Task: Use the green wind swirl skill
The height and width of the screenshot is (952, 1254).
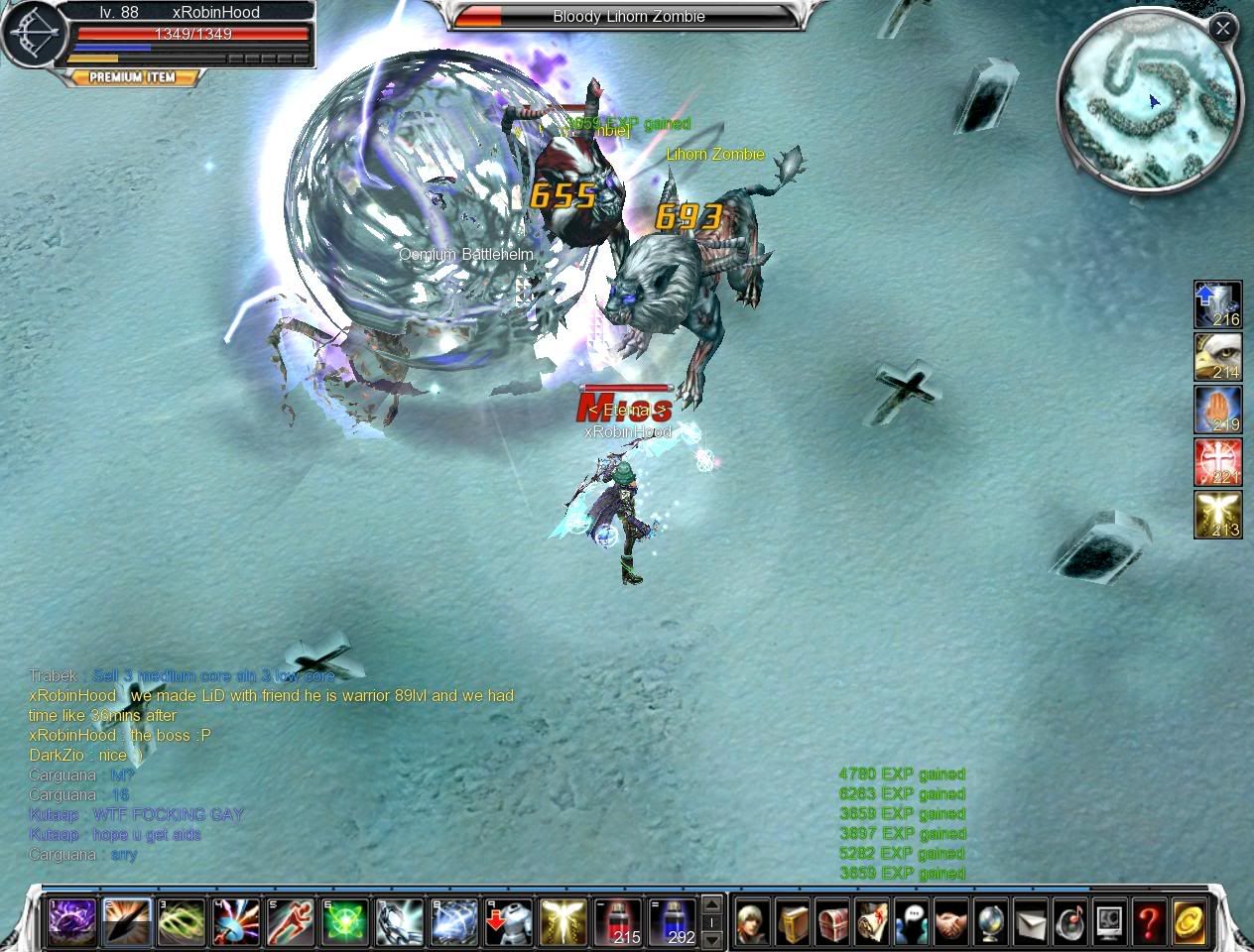Action: click(181, 922)
